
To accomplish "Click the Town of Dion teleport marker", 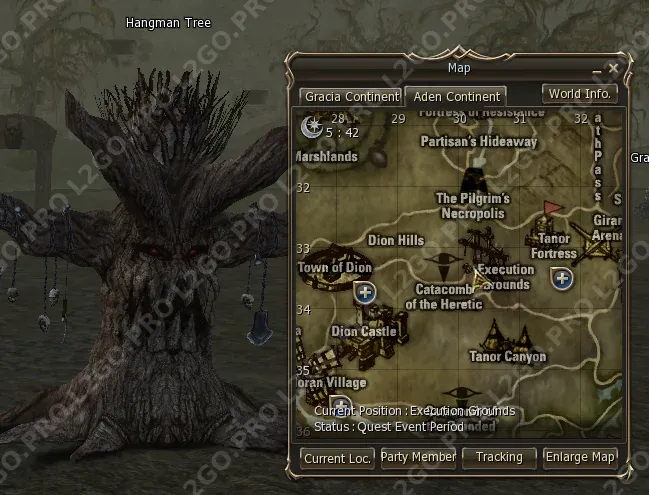I will coord(365,292).
